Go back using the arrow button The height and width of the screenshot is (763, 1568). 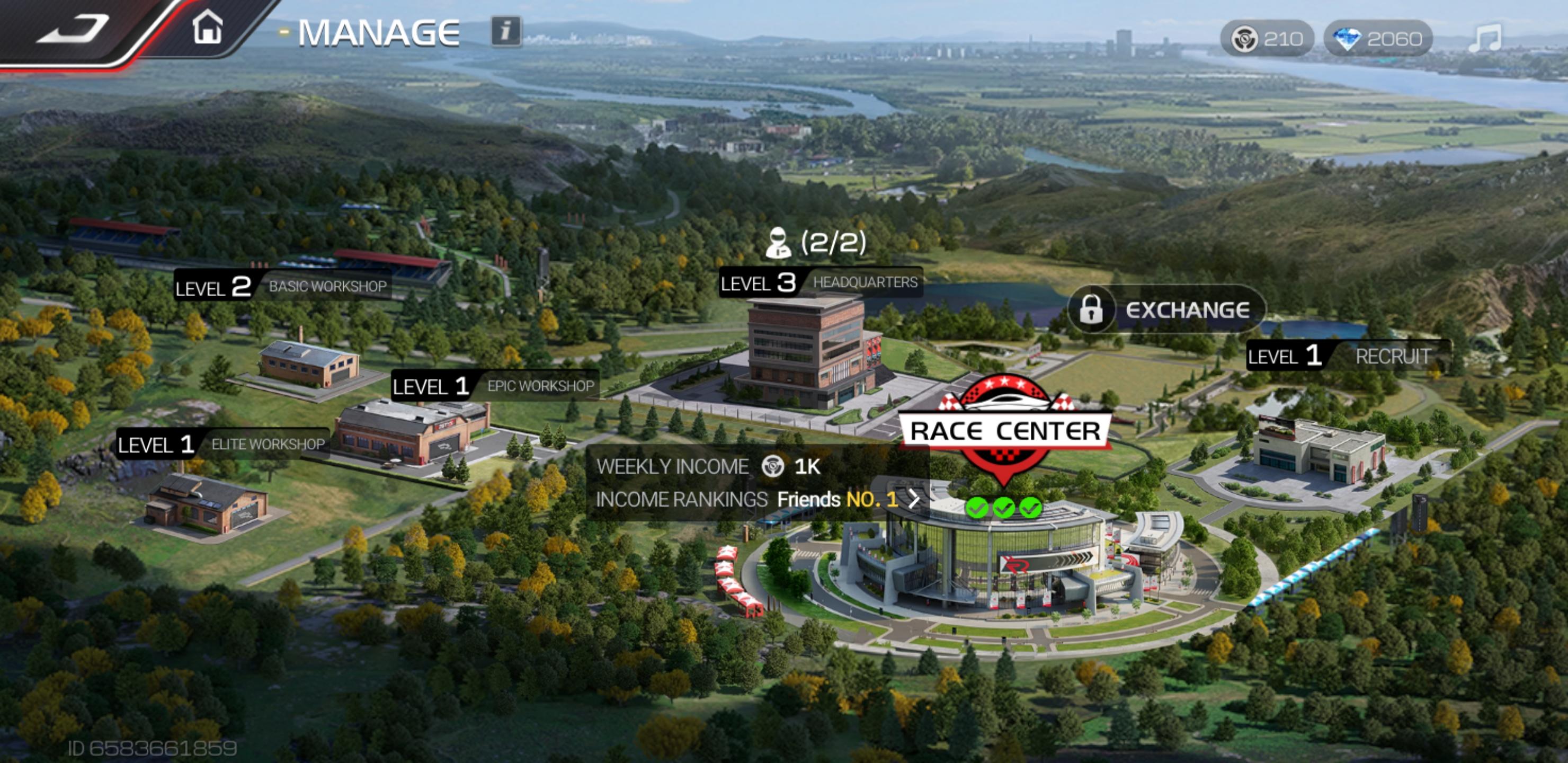tap(73, 29)
